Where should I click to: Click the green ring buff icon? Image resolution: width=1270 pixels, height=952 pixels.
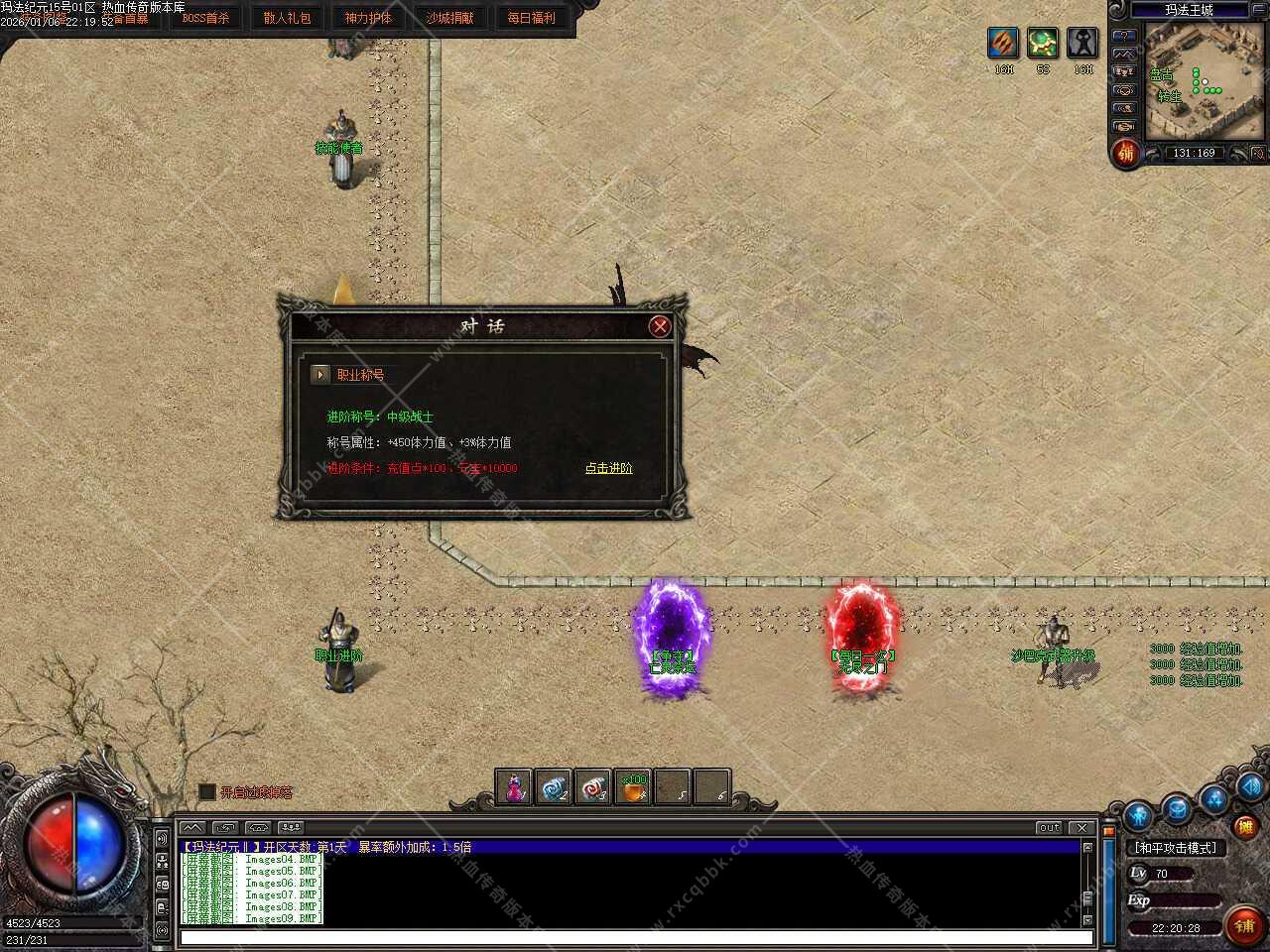pos(1043,43)
